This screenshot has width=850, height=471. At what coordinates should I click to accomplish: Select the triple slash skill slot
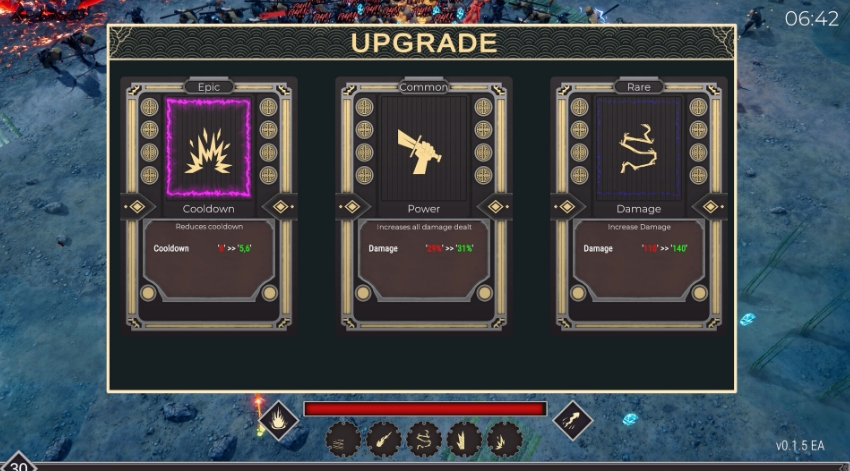pos(344,439)
